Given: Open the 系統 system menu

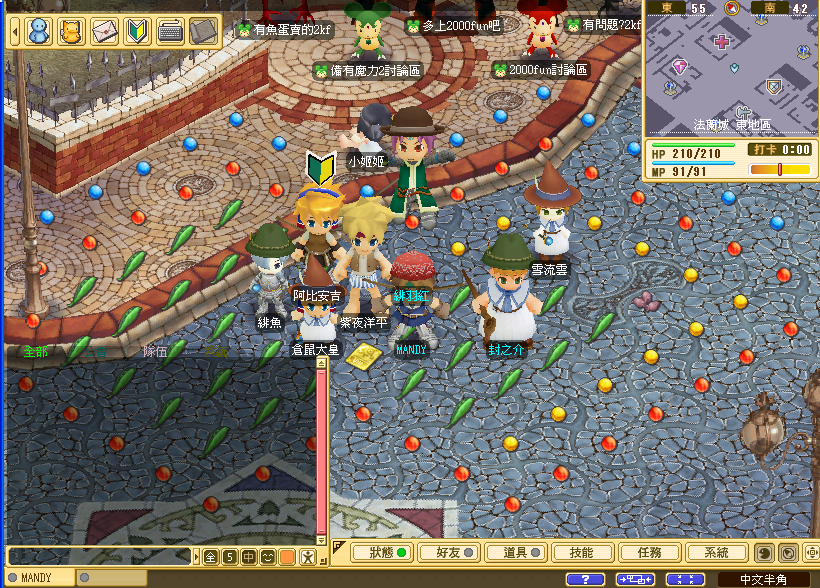Looking at the screenshot, I should click(x=716, y=552).
